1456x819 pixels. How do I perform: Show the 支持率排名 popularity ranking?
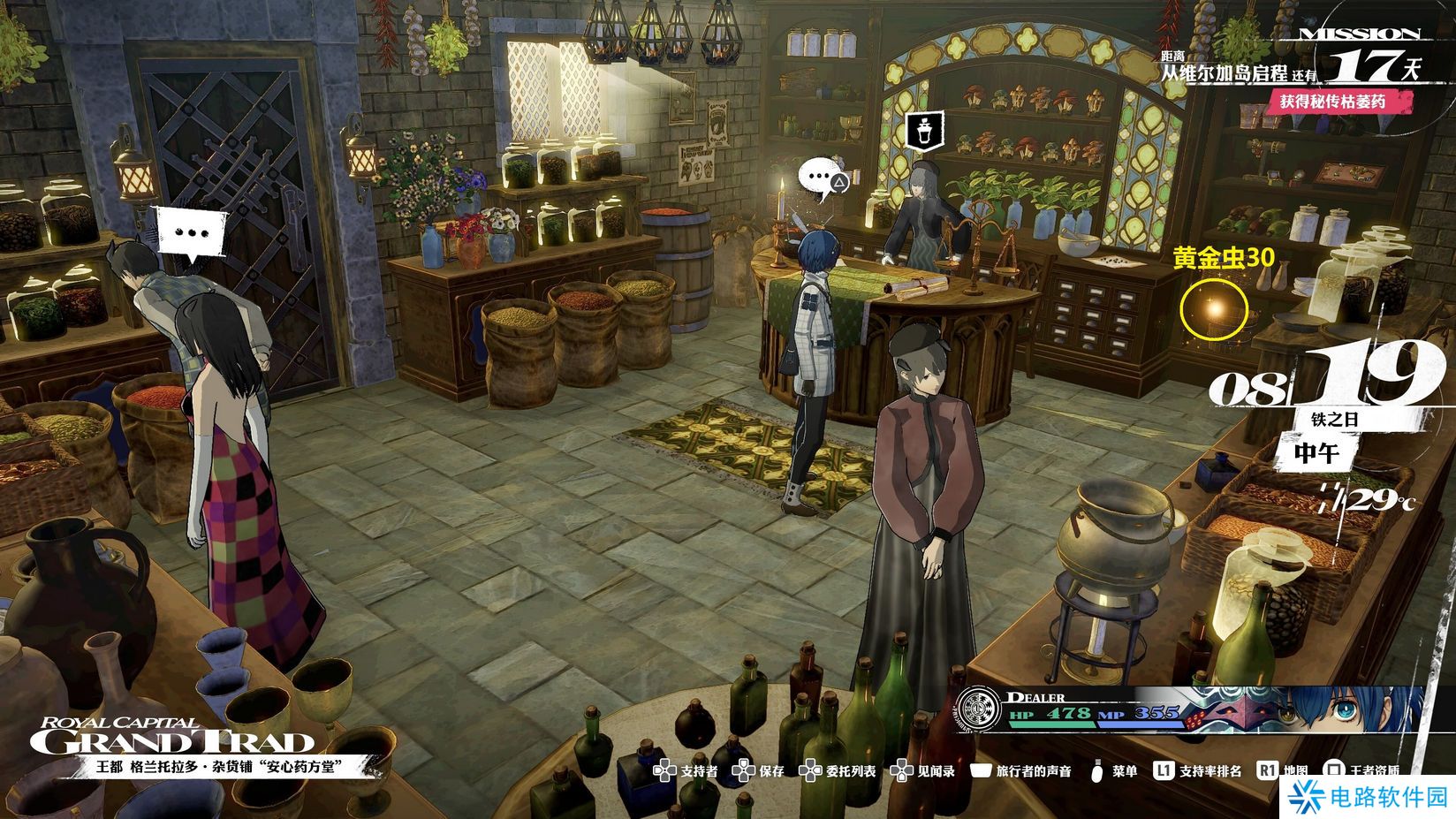click(1198, 771)
